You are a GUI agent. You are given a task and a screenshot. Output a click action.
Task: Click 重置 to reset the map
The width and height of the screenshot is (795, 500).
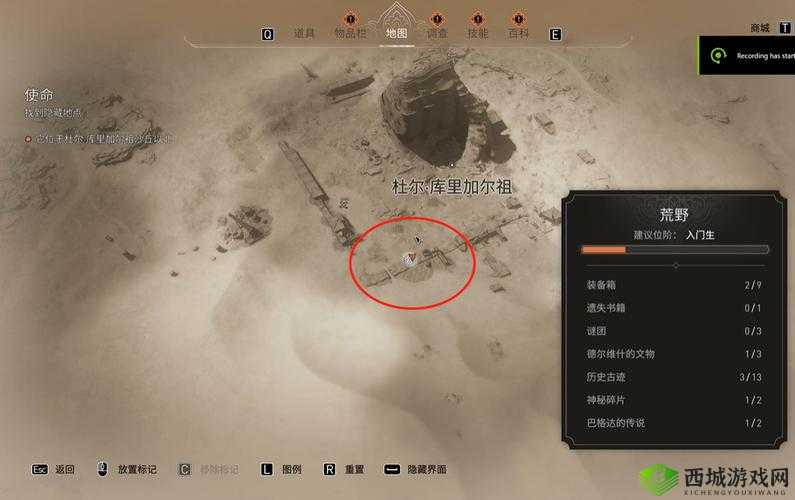coord(354,469)
